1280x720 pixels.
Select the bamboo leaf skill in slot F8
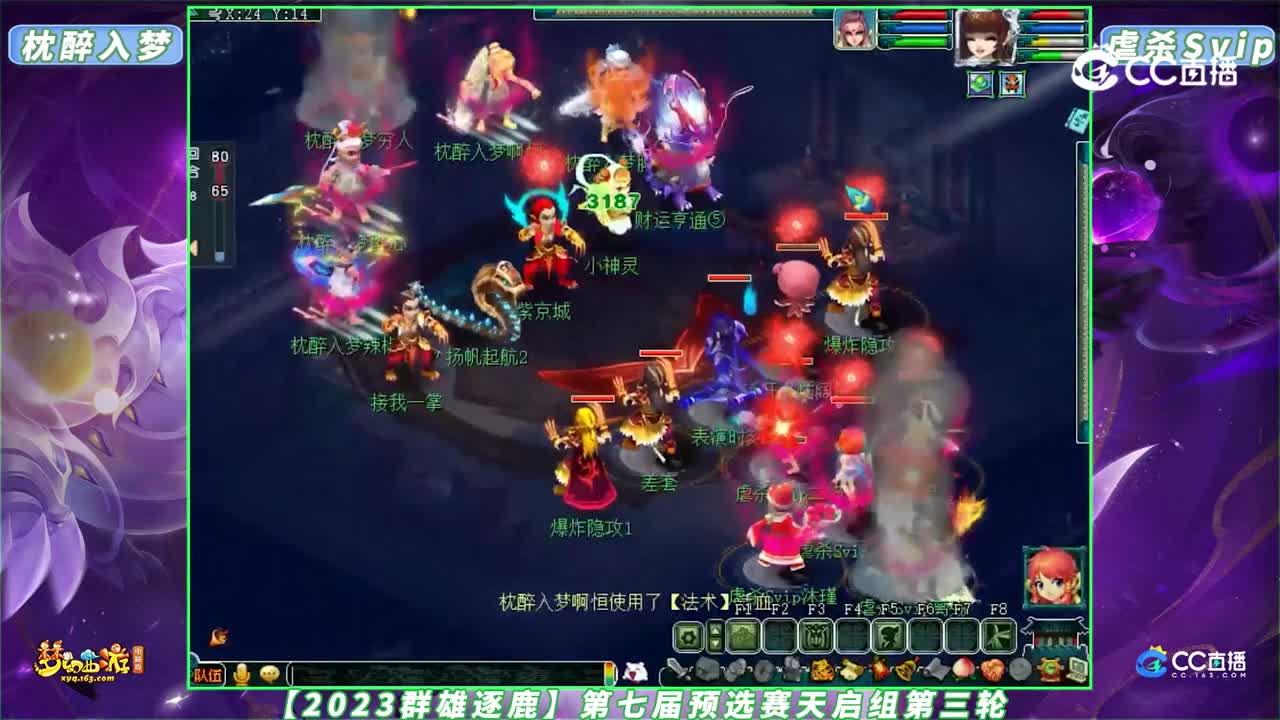[x=999, y=634]
